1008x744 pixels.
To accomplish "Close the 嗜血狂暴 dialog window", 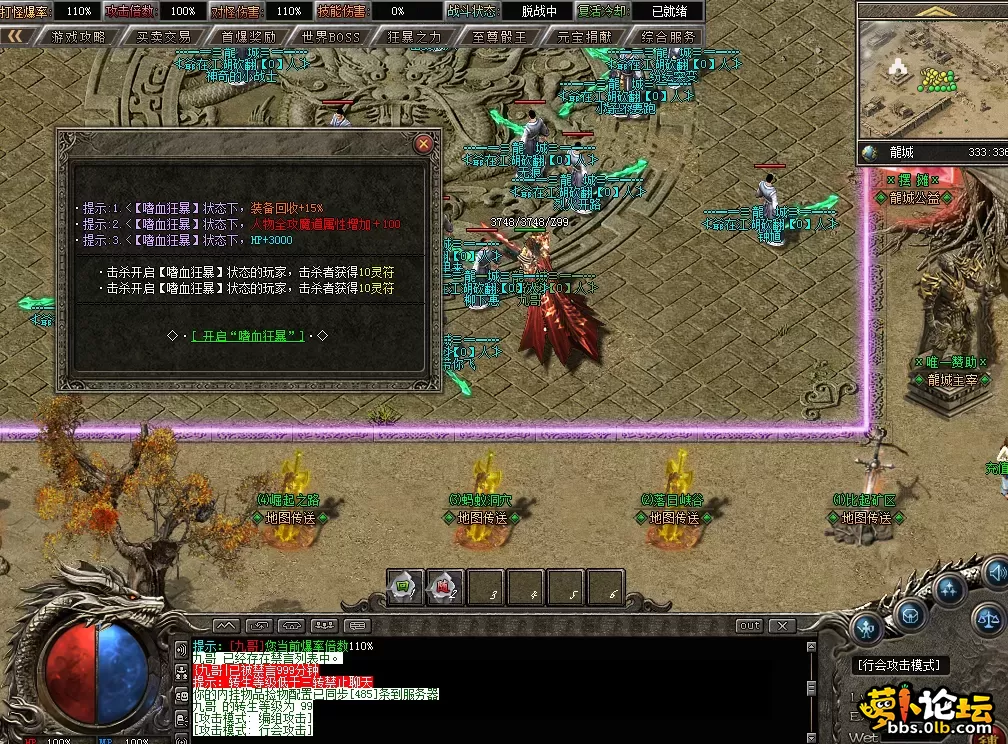I will pos(424,144).
